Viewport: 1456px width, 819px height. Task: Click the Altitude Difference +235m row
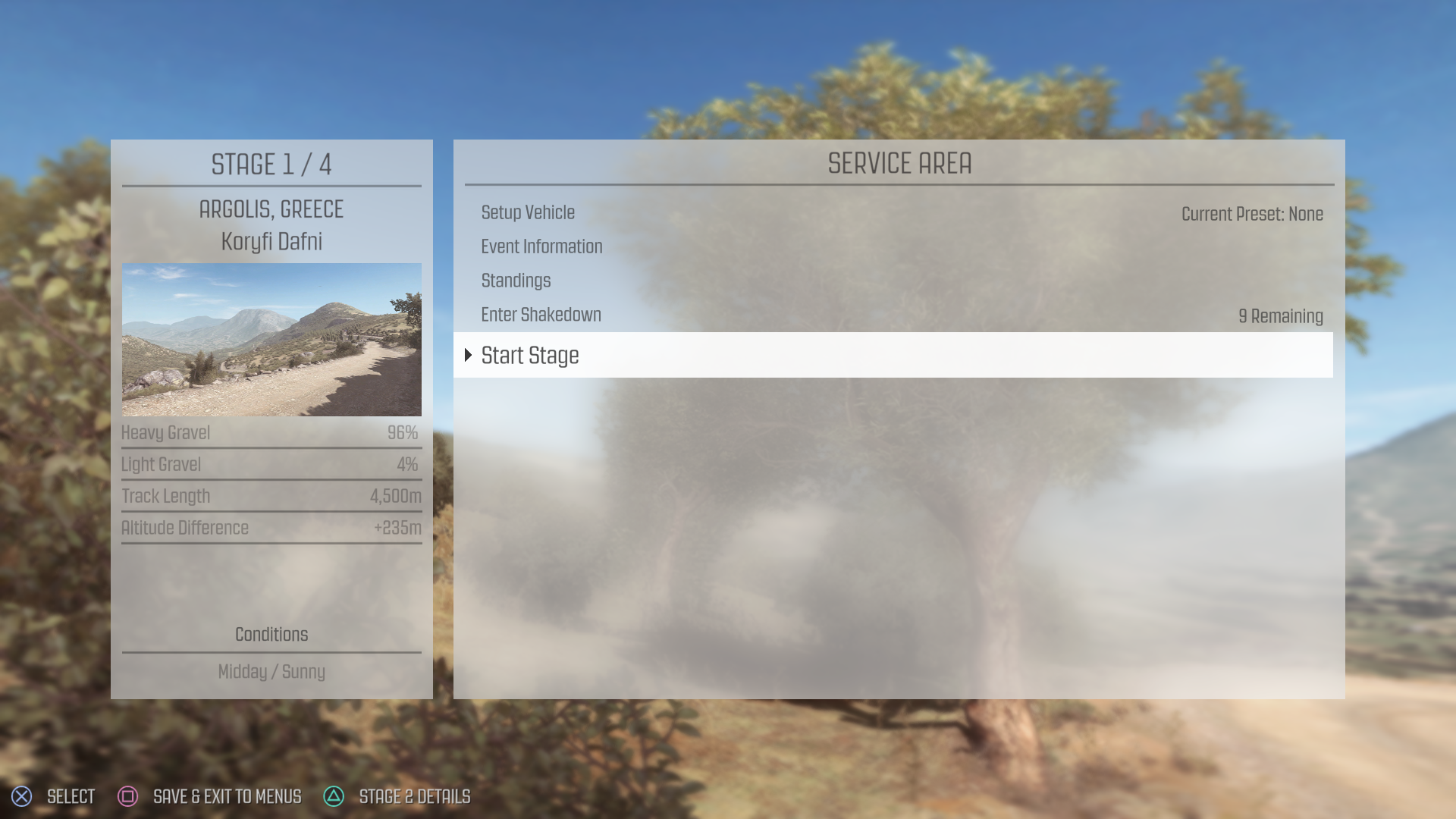click(x=271, y=529)
